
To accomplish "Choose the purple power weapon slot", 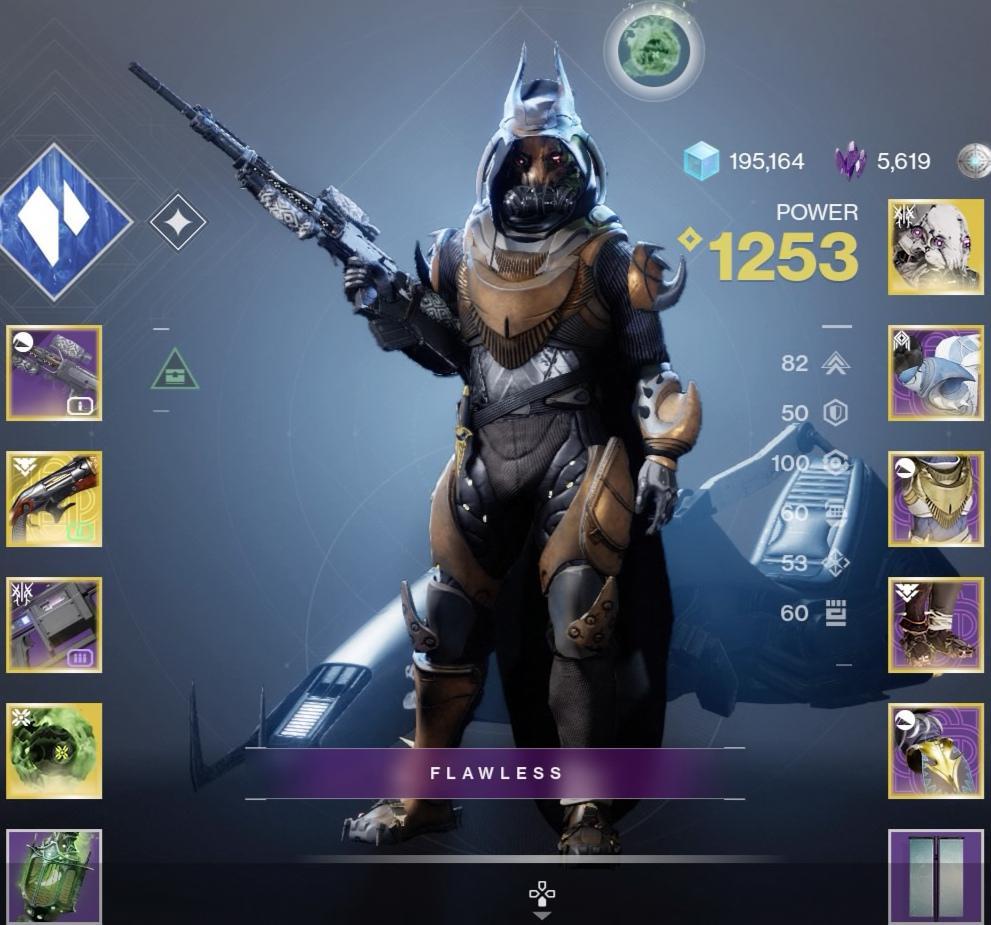I will (54, 625).
